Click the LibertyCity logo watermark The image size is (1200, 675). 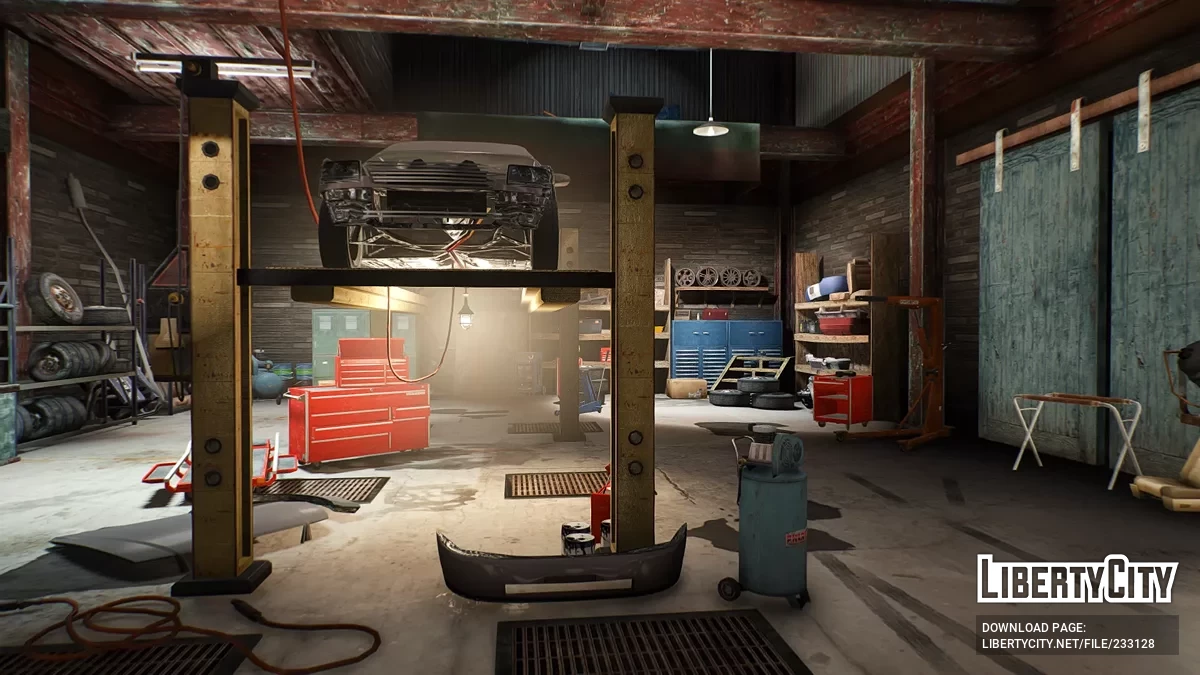coord(1077,579)
